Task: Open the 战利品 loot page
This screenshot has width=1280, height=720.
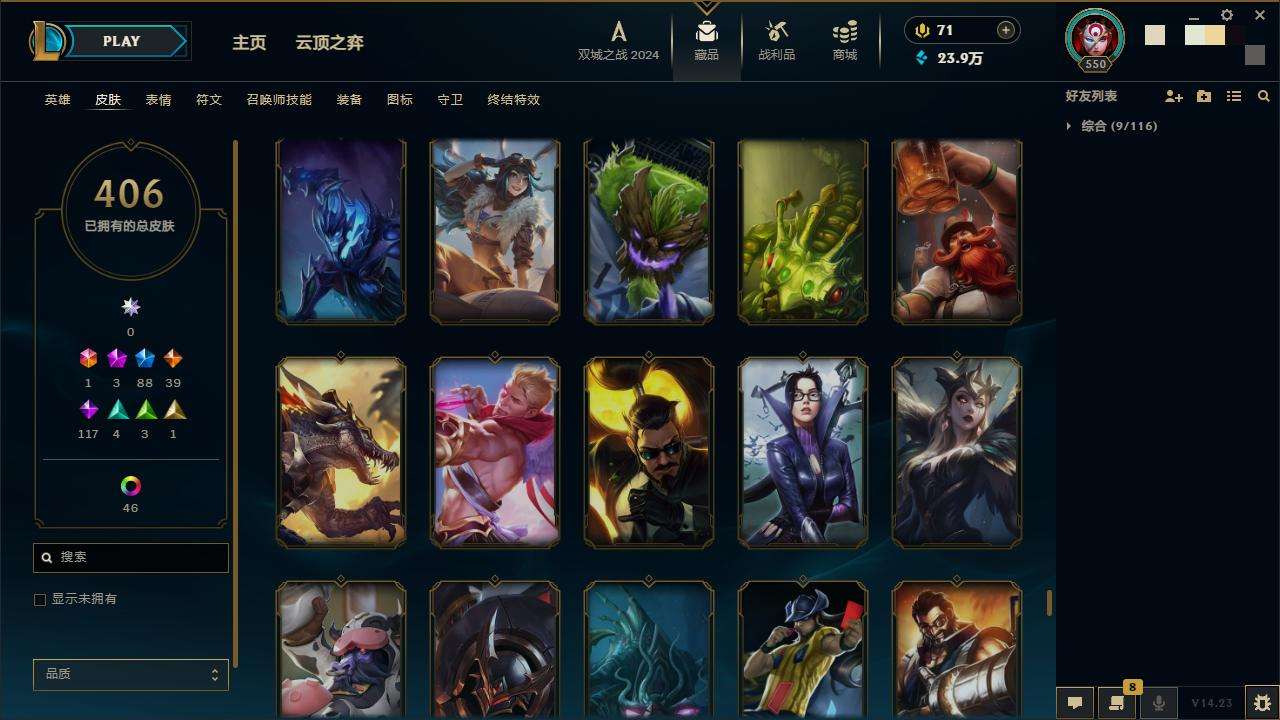Action: click(776, 41)
